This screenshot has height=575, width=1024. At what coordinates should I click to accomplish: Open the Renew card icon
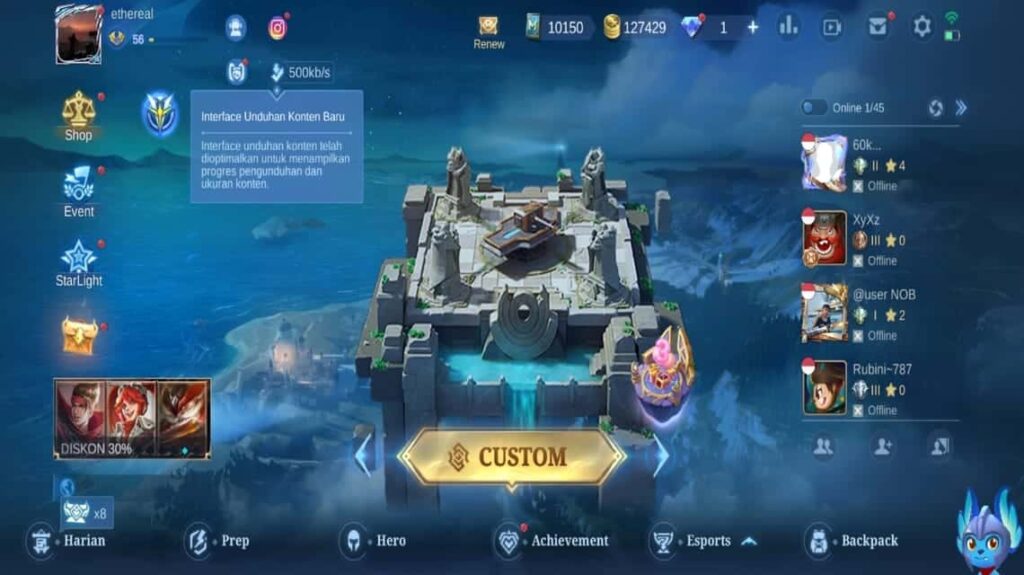point(488,30)
